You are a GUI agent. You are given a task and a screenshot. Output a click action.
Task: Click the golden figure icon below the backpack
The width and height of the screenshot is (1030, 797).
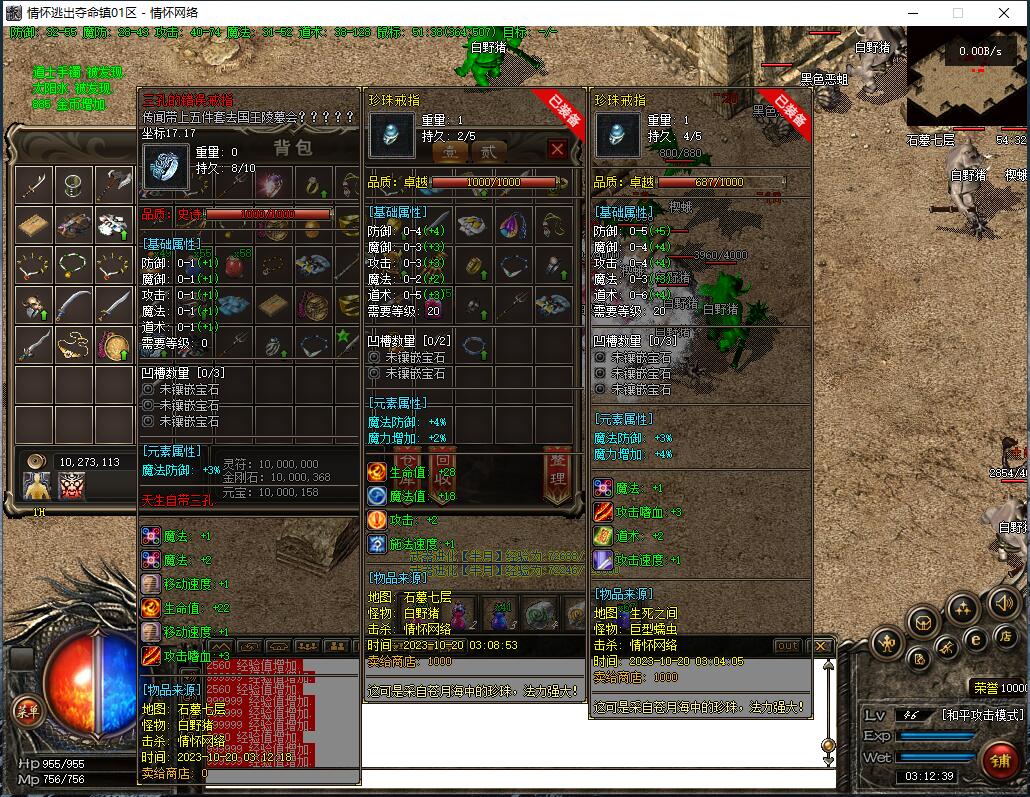point(37,486)
